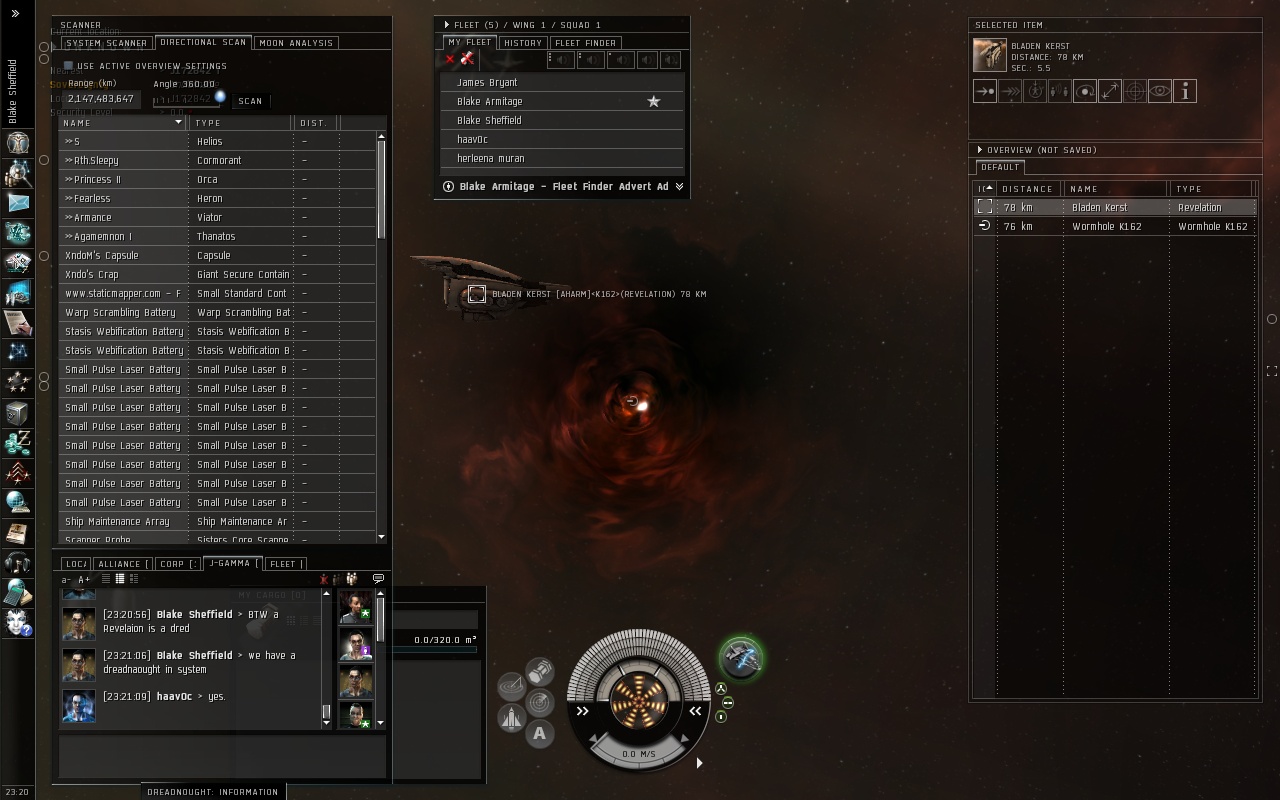The image size is (1280, 800).
Task: Click the chat message input box
Action: (x=222, y=756)
